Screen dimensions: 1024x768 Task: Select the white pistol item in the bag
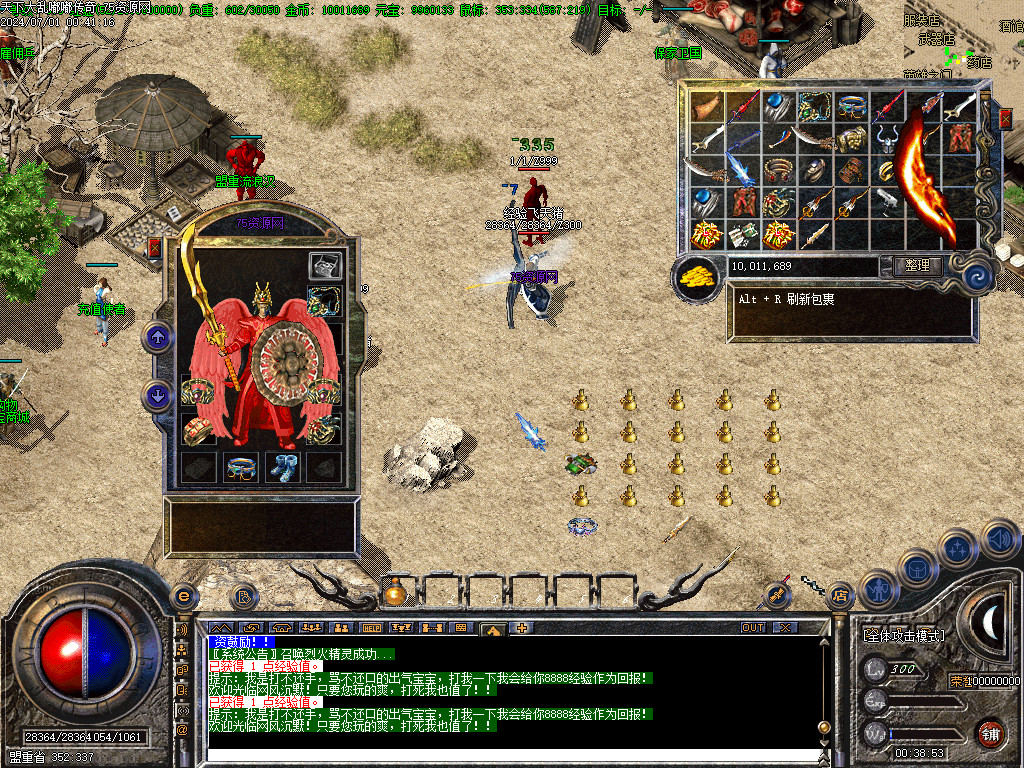coord(885,202)
